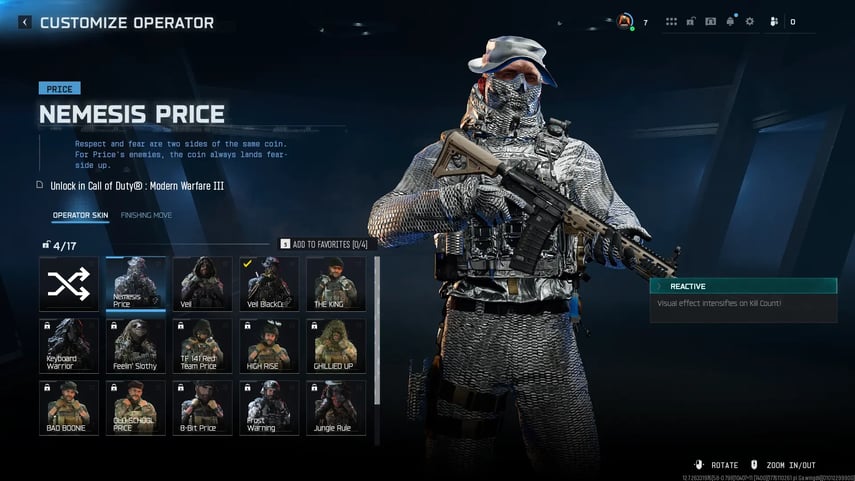The image size is (855, 481).
Task: Choose the Feelin' Slothy skin
Action: (x=135, y=346)
